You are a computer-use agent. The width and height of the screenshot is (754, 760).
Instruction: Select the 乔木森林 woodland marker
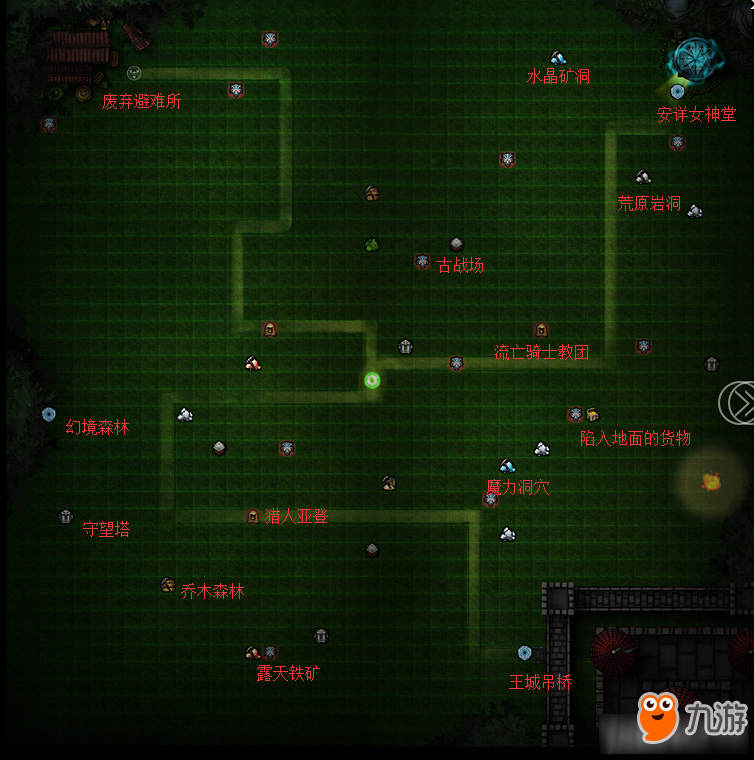pos(168,585)
